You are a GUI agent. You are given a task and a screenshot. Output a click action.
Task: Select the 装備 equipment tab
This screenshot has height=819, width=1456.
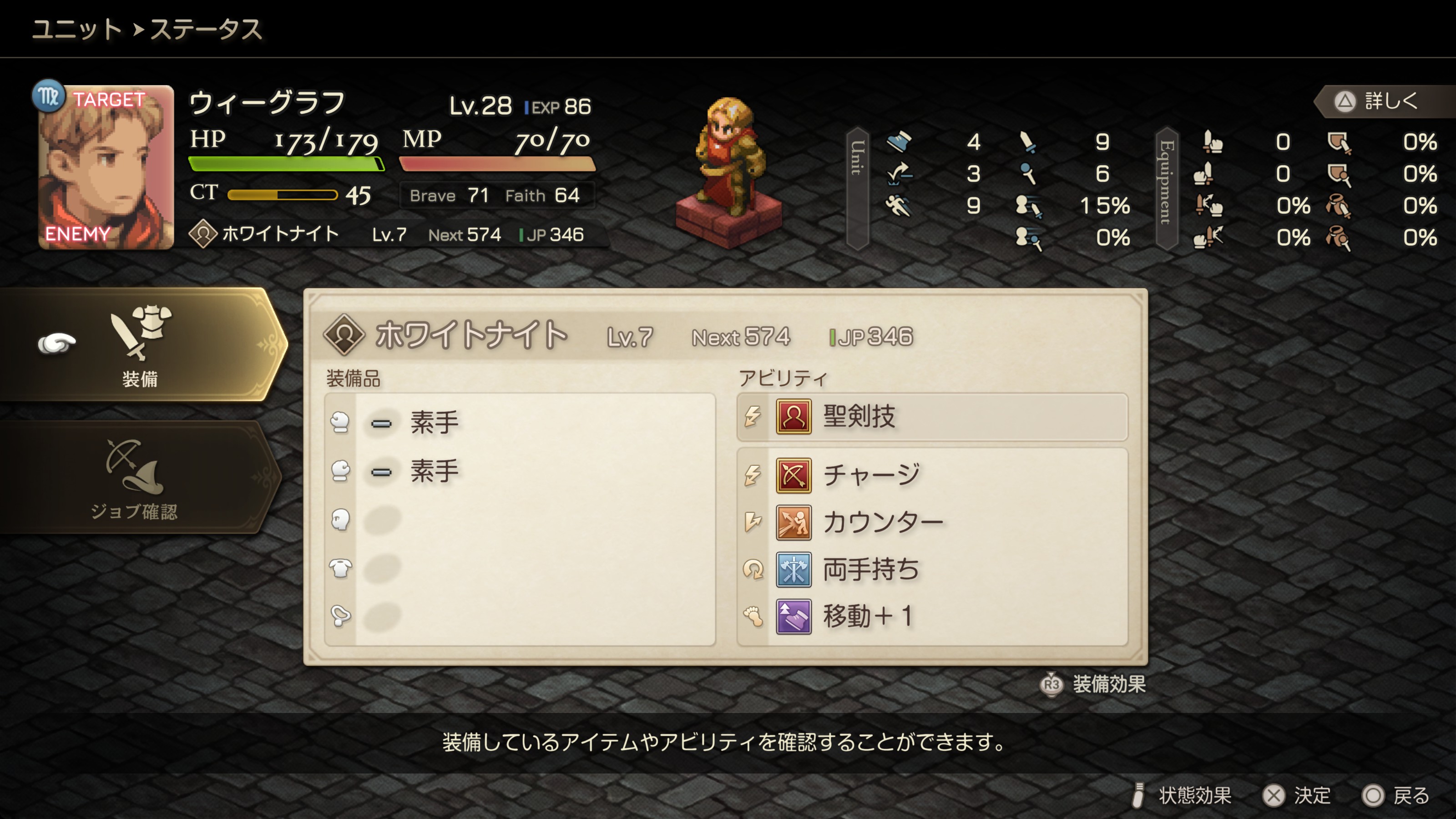tap(140, 346)
